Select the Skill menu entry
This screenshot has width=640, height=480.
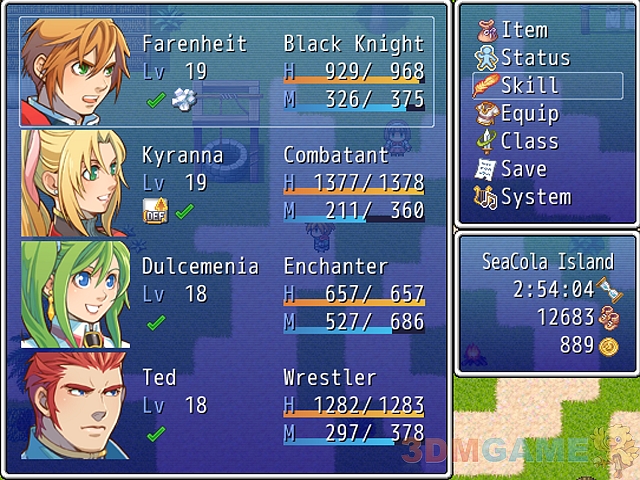(x=529, y=86)
